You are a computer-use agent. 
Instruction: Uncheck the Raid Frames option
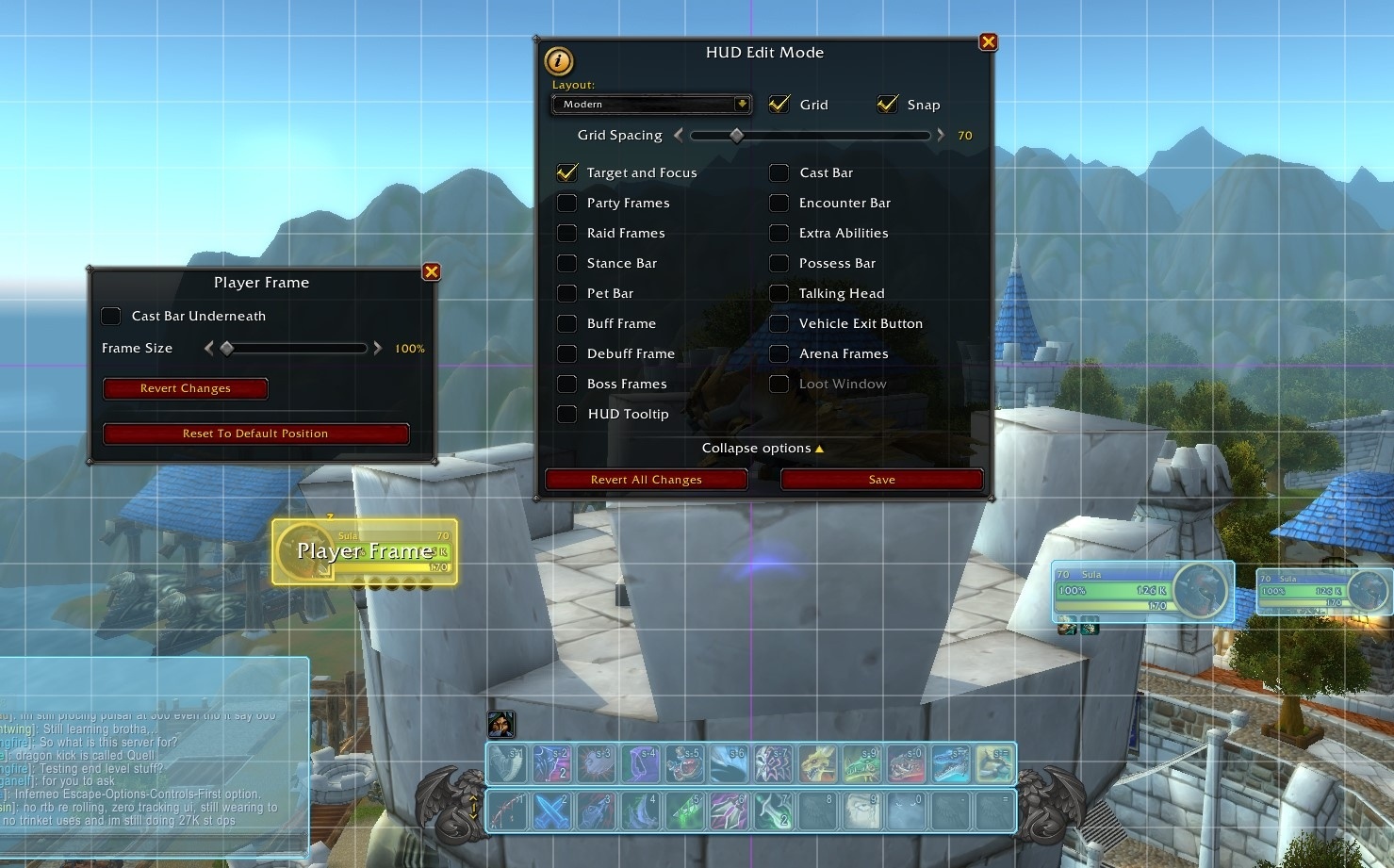point(566,233)
